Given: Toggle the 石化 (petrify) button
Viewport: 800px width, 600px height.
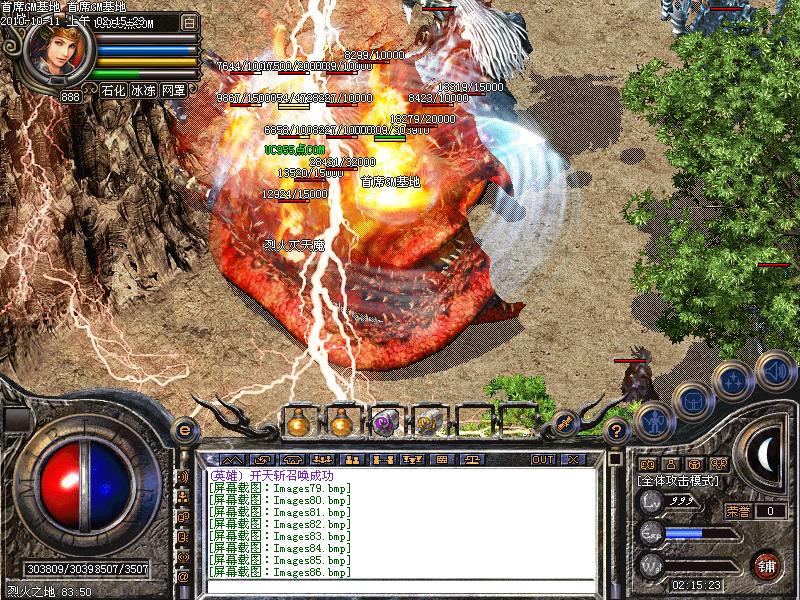Looking at the screenshot, I should point(113,90).
